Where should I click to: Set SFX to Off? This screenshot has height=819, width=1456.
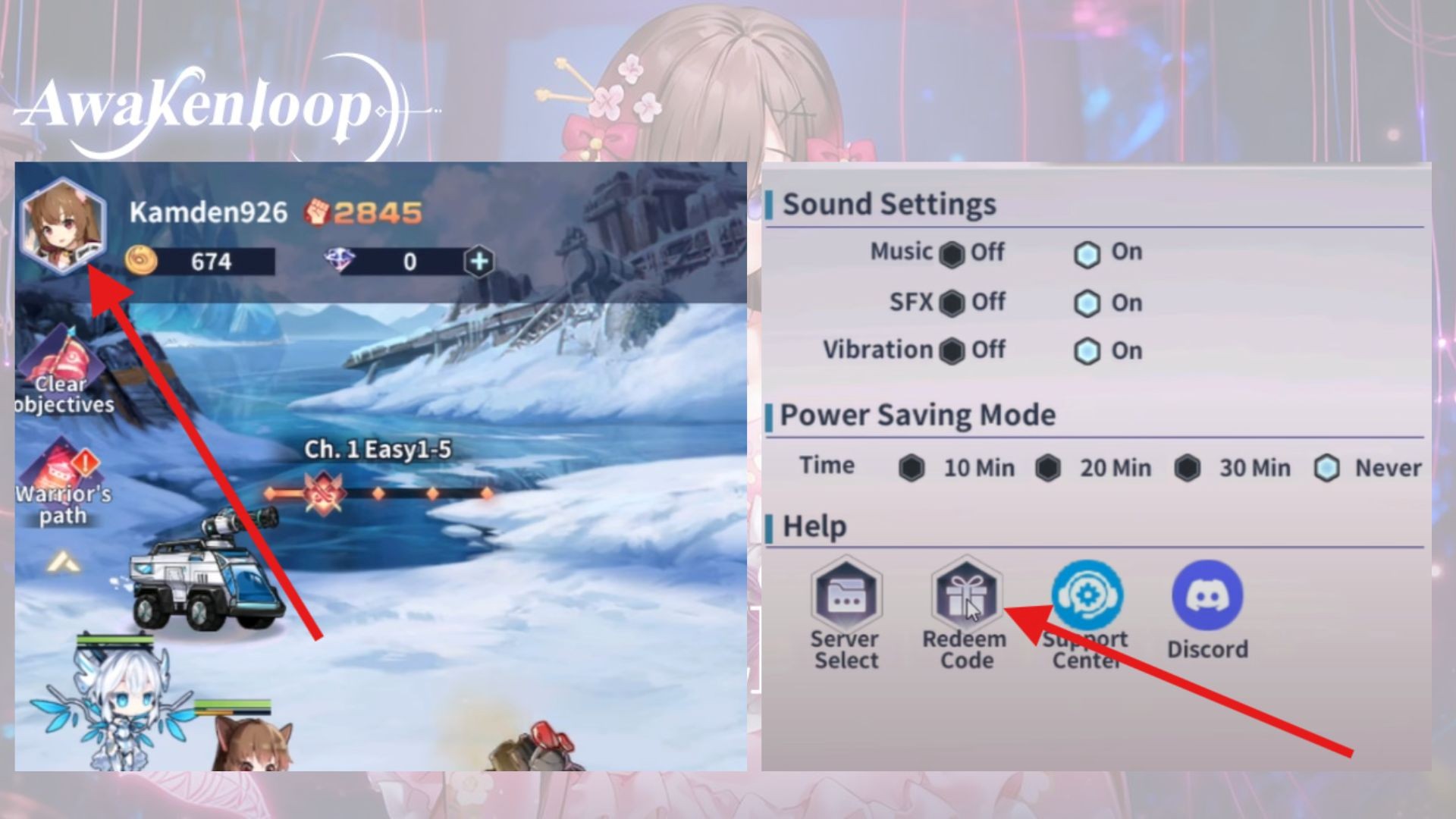(x=952, y=303)
